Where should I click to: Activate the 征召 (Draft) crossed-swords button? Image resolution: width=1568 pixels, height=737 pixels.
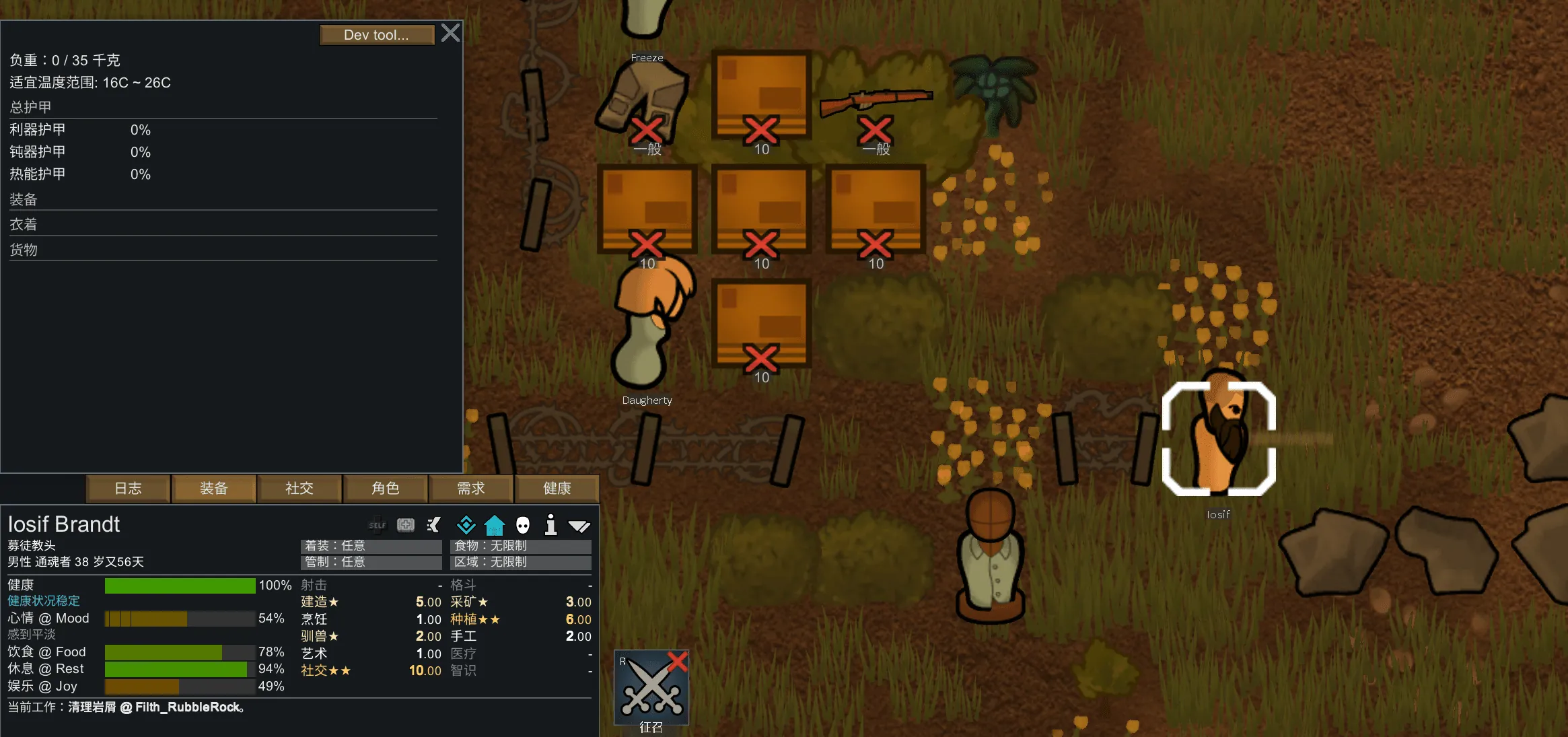pyautogui.click(x=651, y=688)
